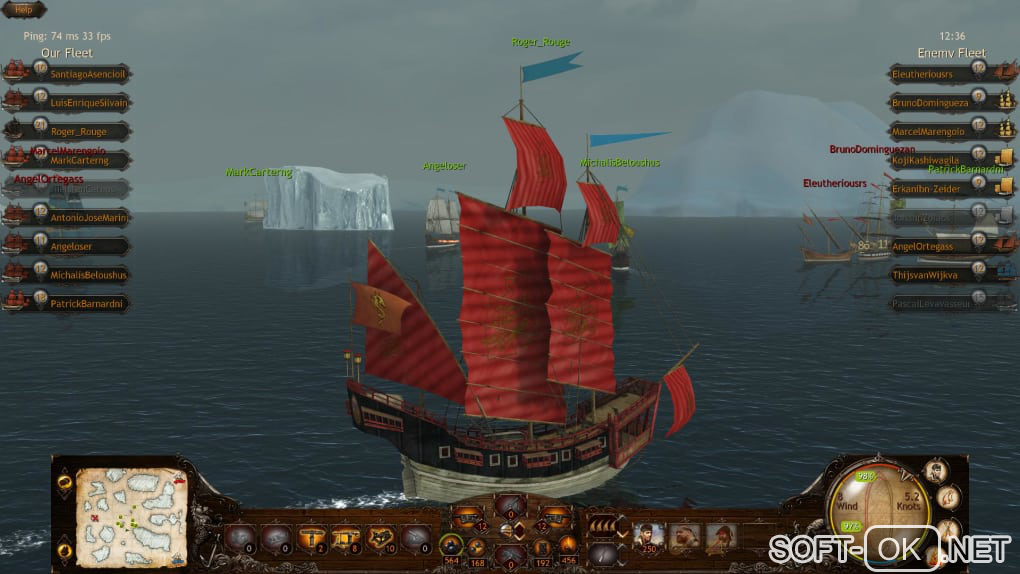
Task: Open the captain portrait button by the compass
Action: pyautogui.click(x=936, y=471)
